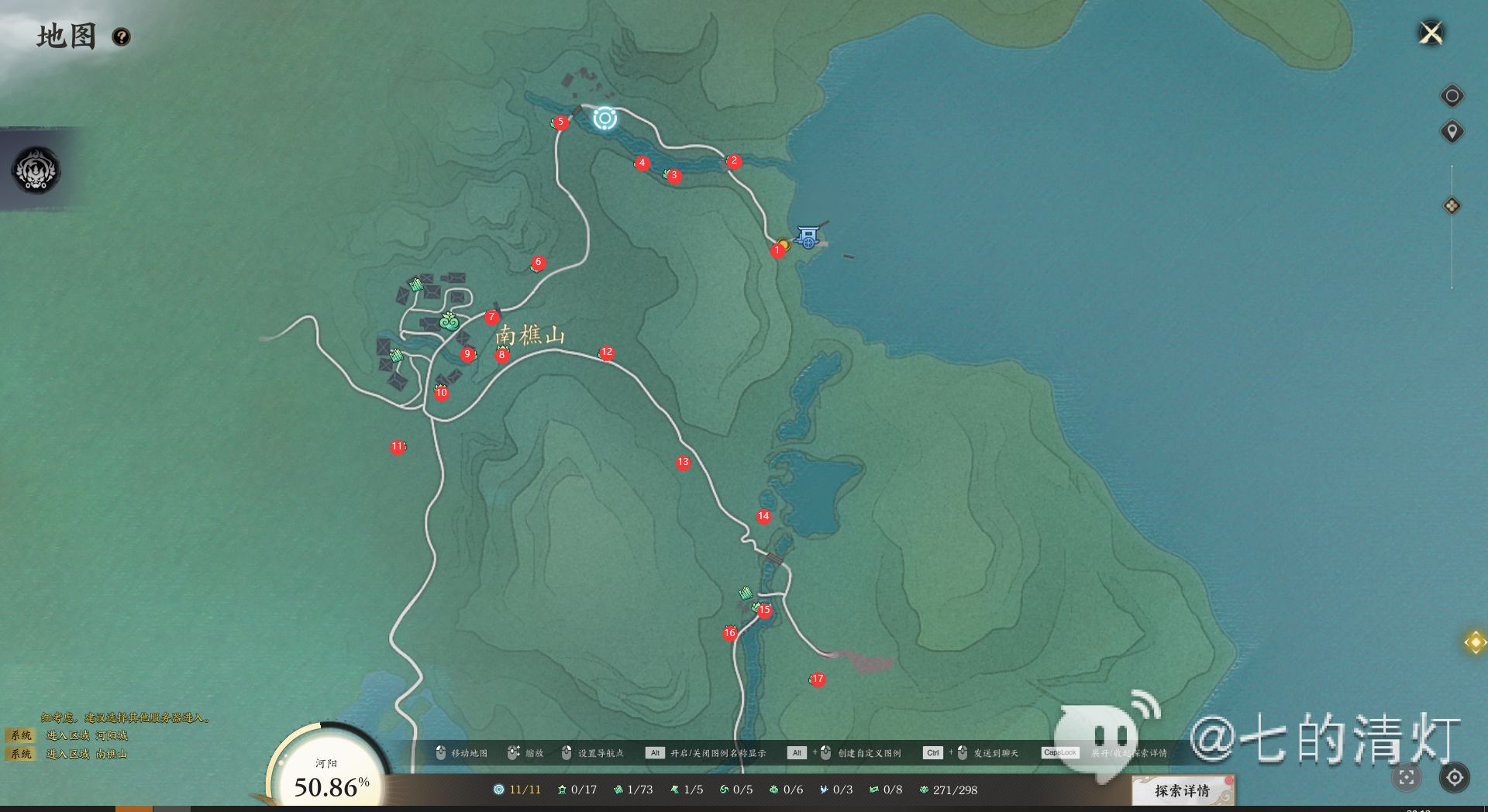
Task: Select the green cloud icon in the village
Action: click(x=449, y=321)
